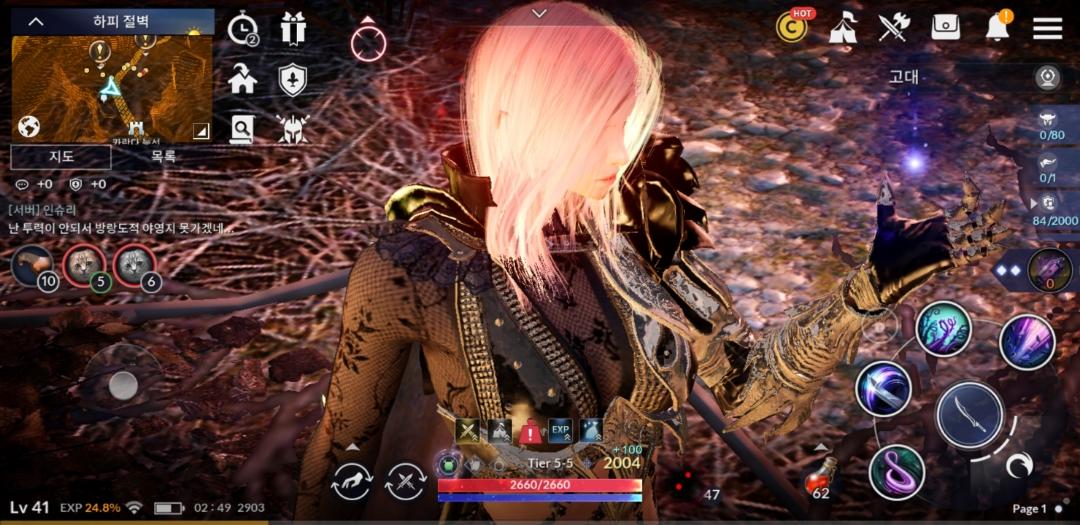The image size is (1080, 525).
Task: Open the inventory bag icon
Action: click(945, 28)
